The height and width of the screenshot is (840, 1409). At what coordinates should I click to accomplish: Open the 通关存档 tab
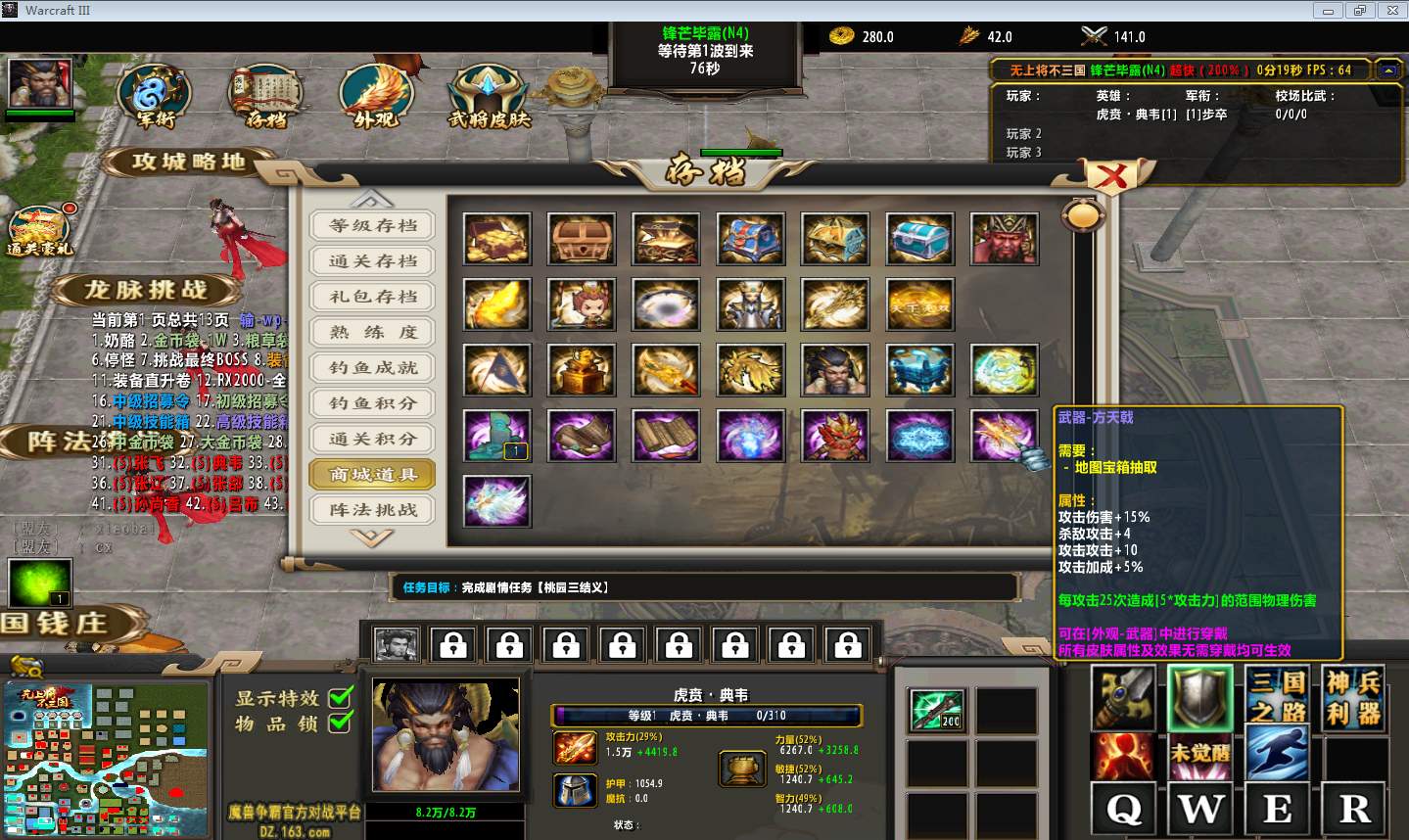372,261
